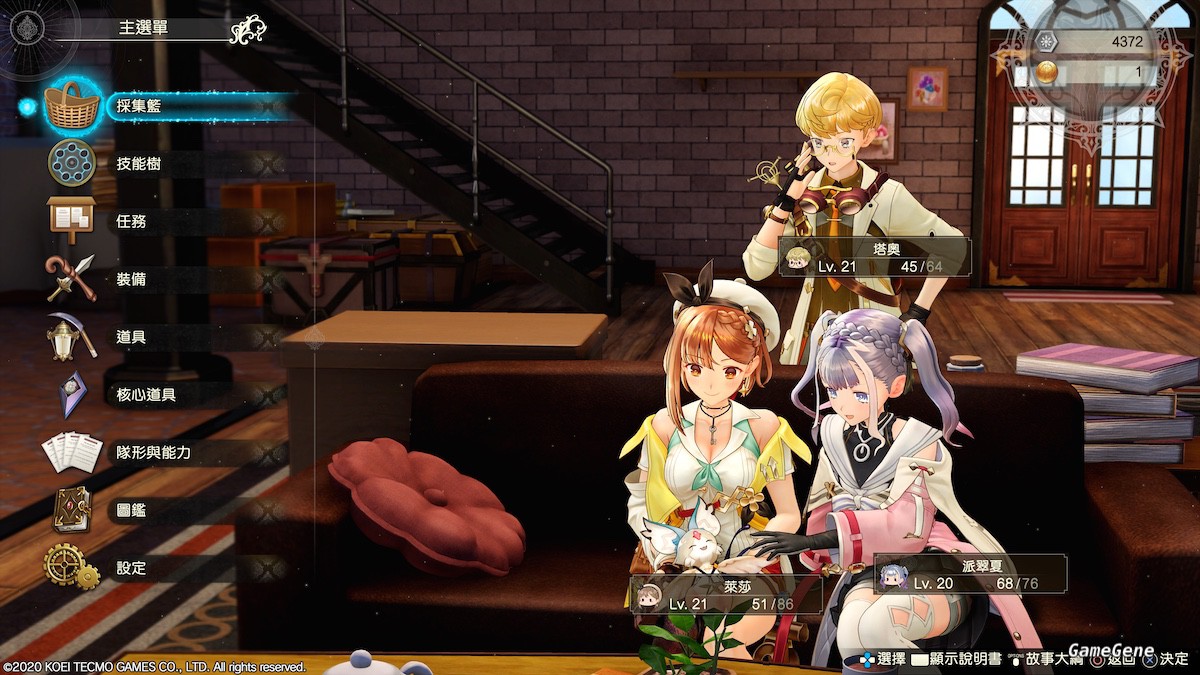Open the 採集籃 gathering basket menu
The image size is (1200, 675).
coord(140,106)
